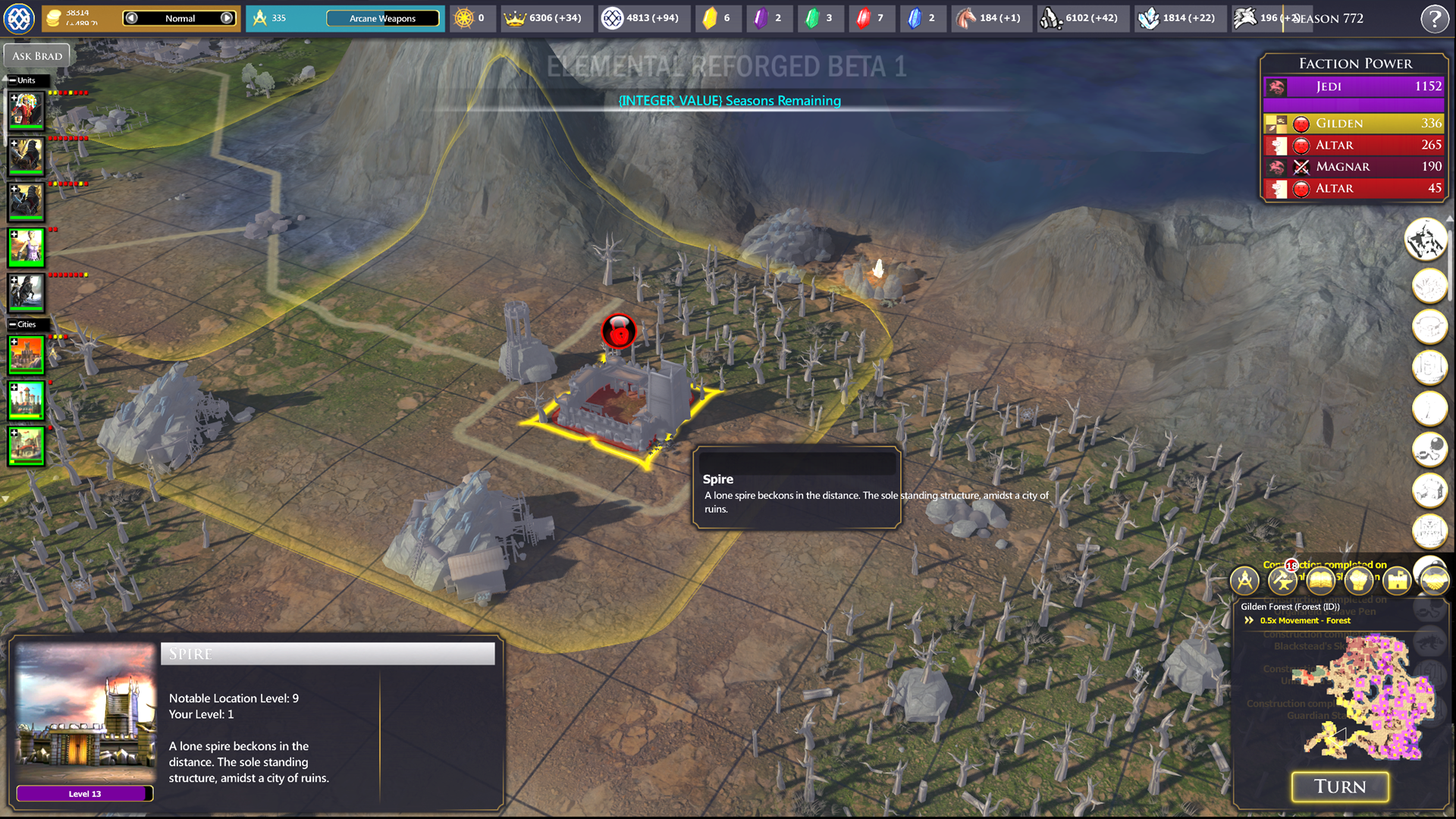Increase the tax rate with right arrow
Viewport: 1456px width, 819px height.
point(227,18)
